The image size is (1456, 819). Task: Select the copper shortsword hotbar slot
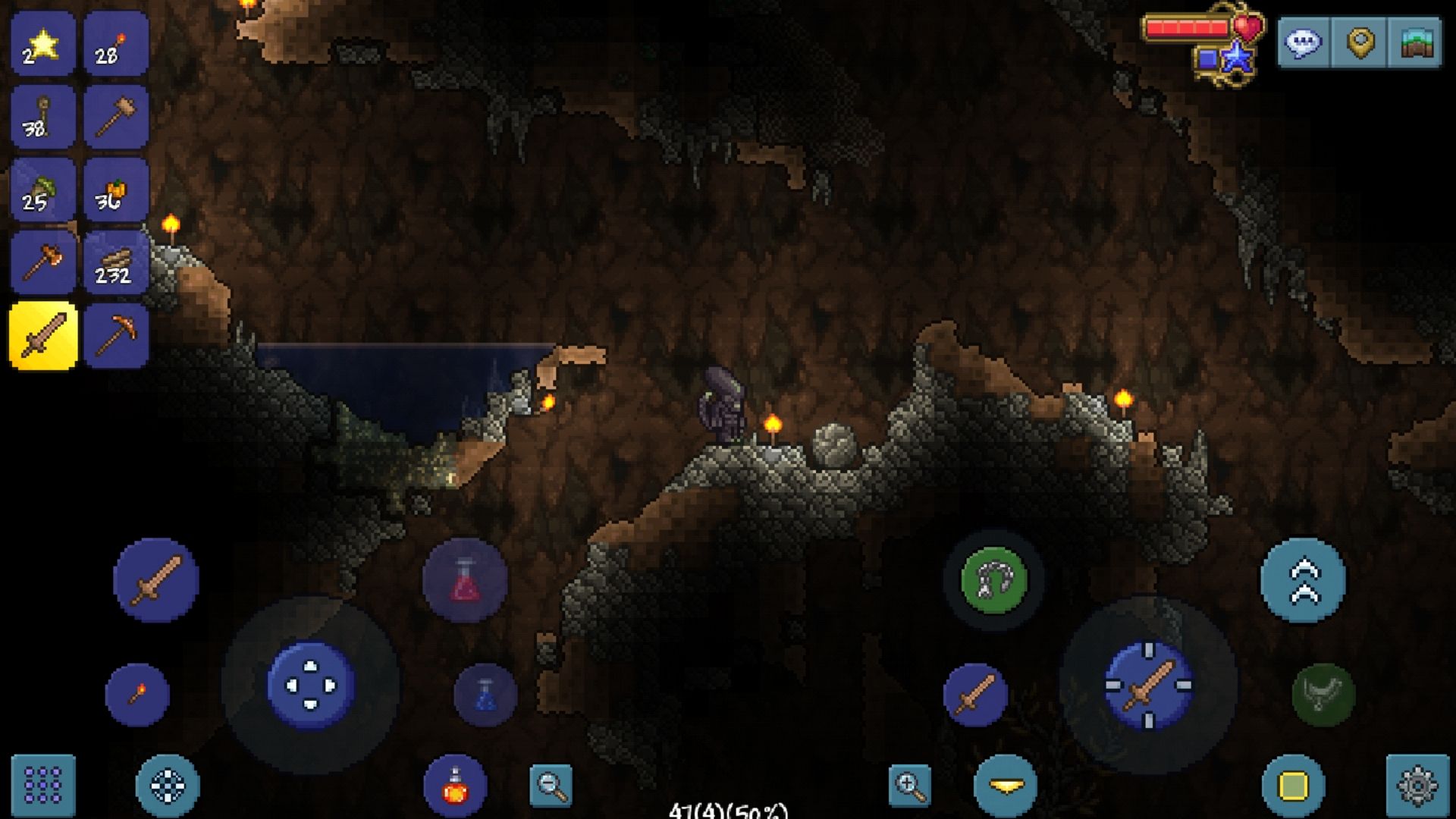(x=42, y=334)
